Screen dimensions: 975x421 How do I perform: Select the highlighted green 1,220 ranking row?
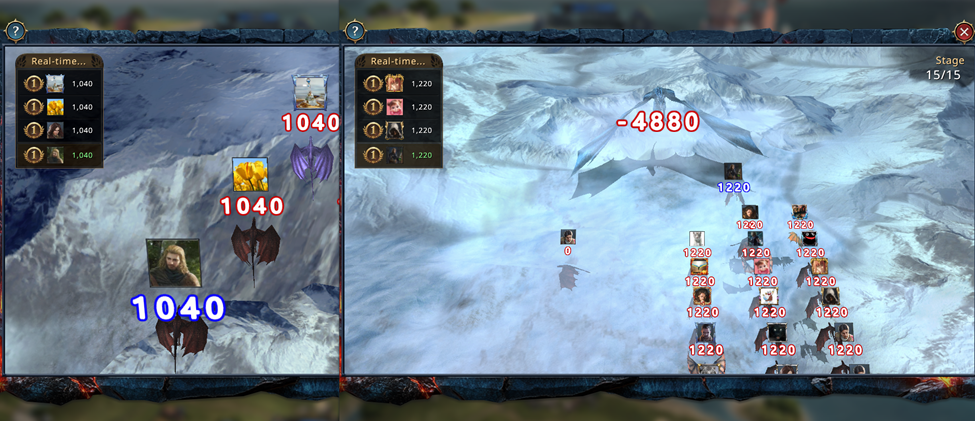click(399, 154)
